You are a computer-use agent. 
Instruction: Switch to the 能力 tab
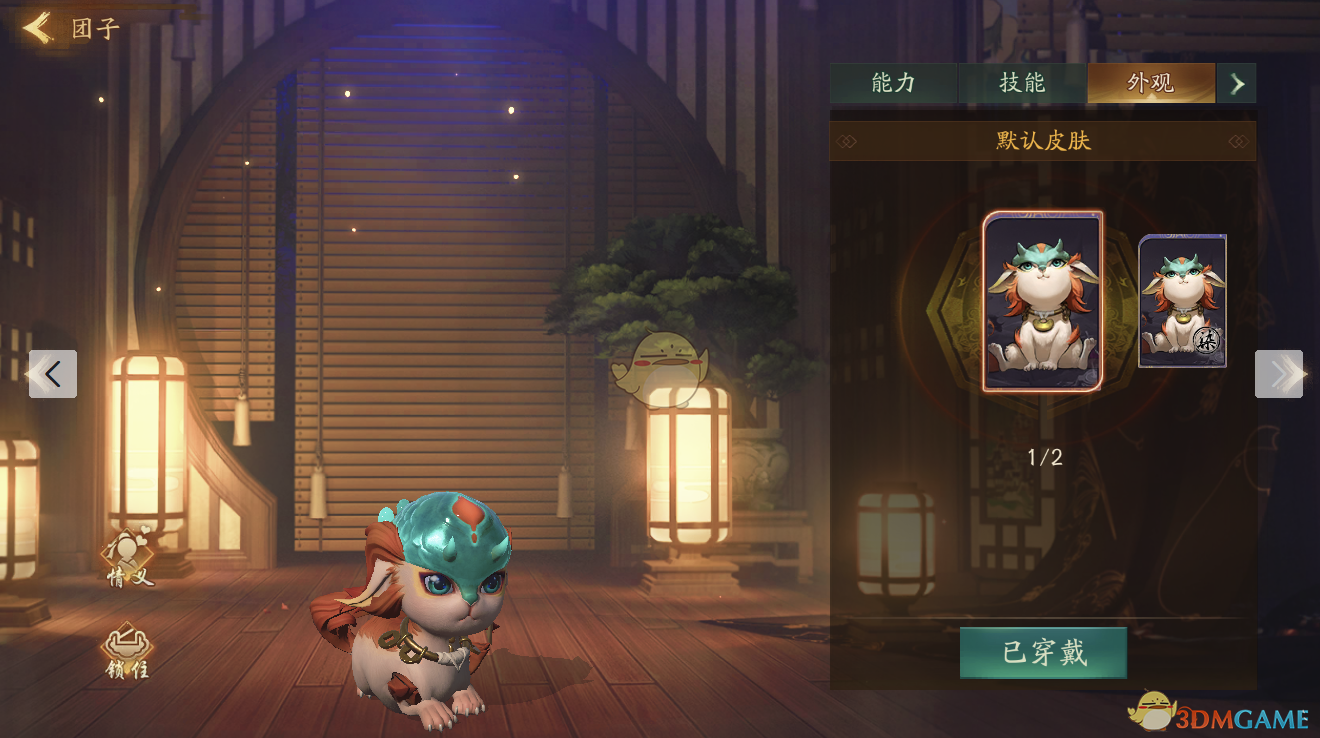(893, 83)
